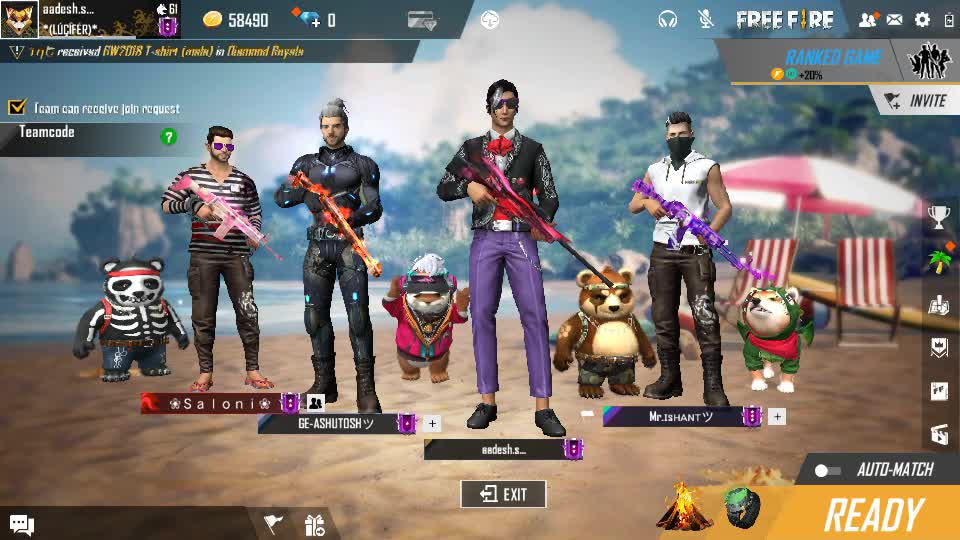Check the mail envelope inbox
The height and width of the screenshot is (540, 960).
coord(894,19)
